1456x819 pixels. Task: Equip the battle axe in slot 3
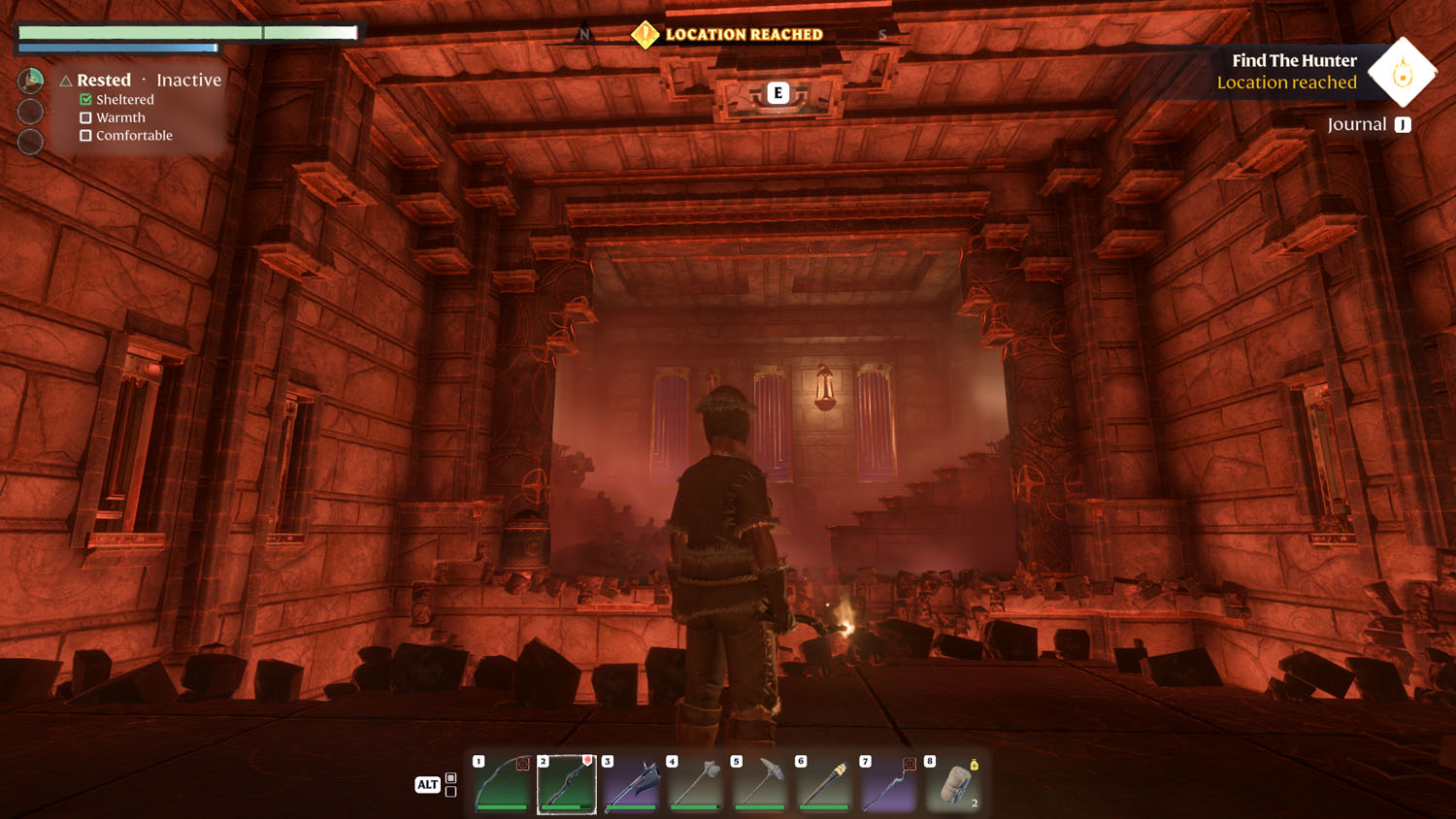tap(632, 783)
